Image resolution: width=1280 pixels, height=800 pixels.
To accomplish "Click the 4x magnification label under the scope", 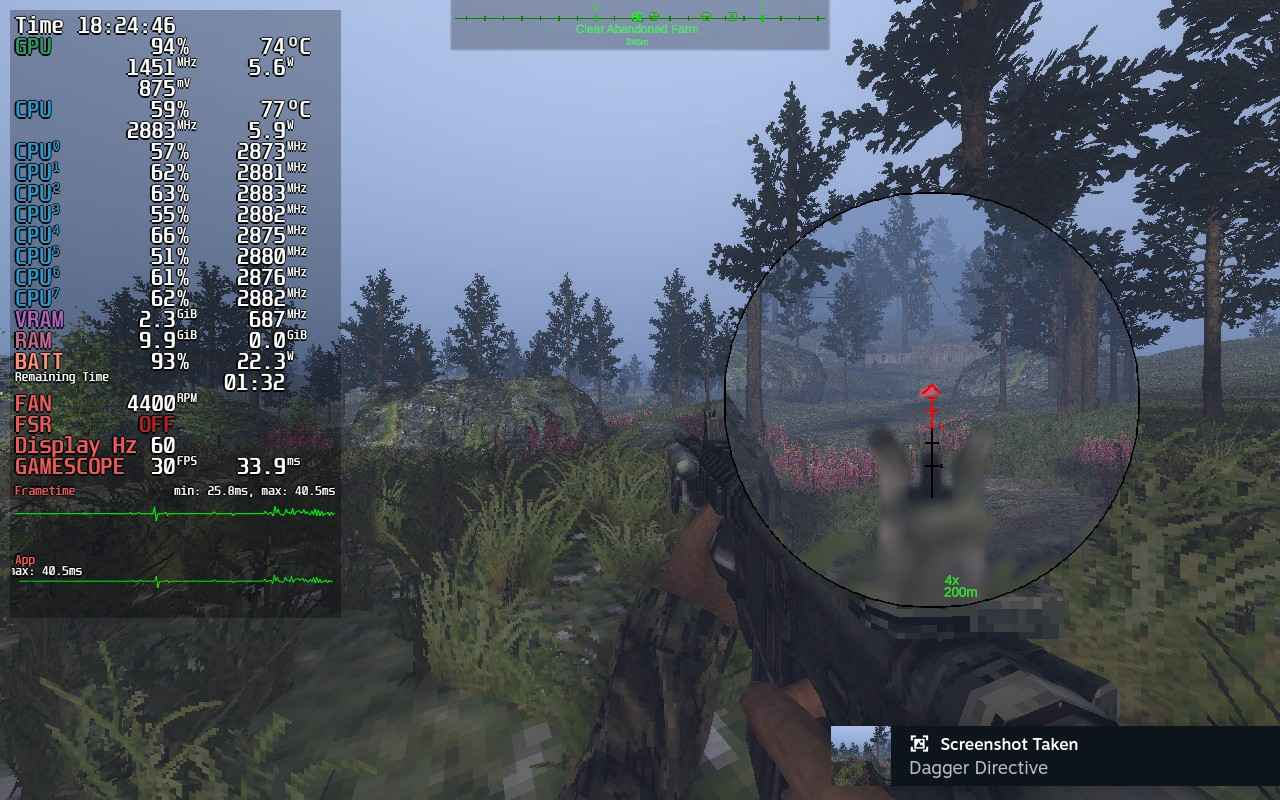I will 951,578.
